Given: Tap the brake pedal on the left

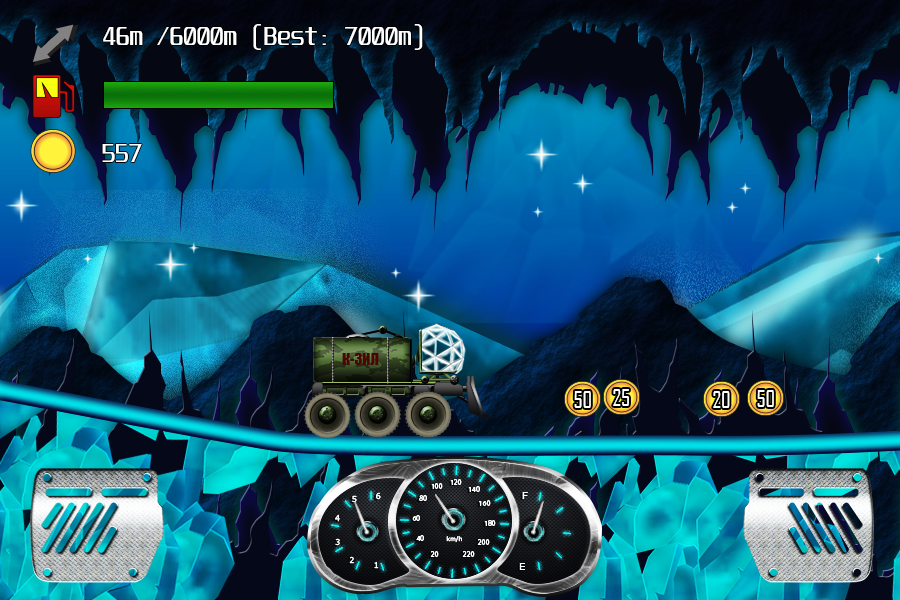Looking at the screenshot, I should pyautogui.click(x=96, y=525).
